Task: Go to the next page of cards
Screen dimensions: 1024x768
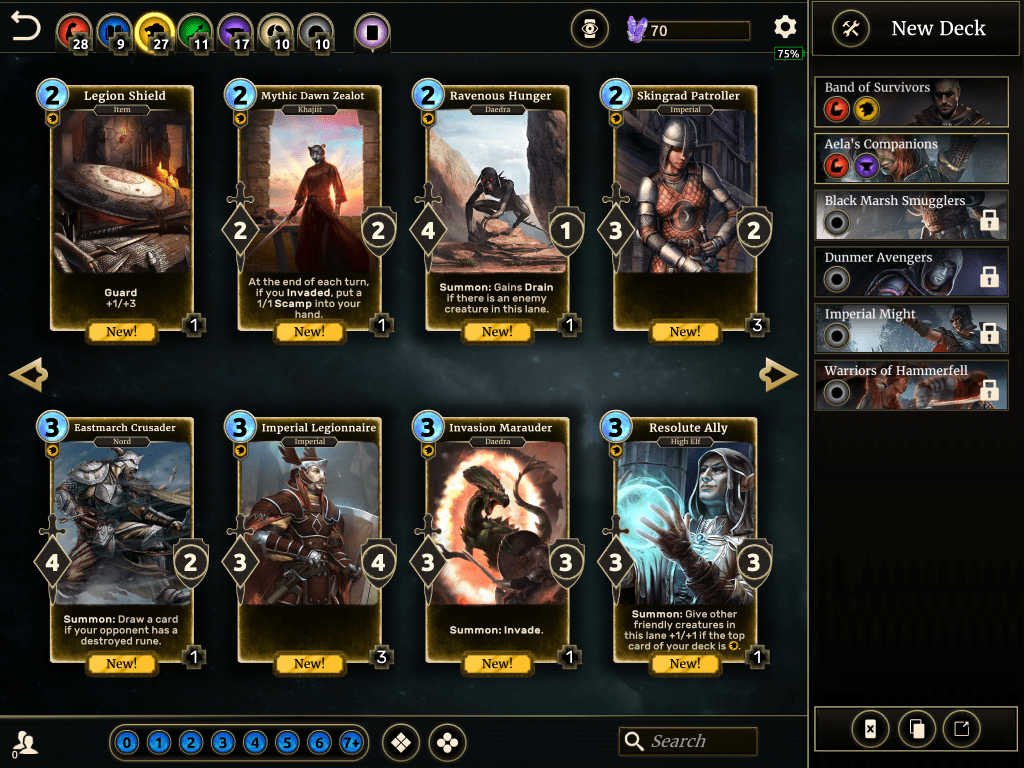Action: coord(779,375)
